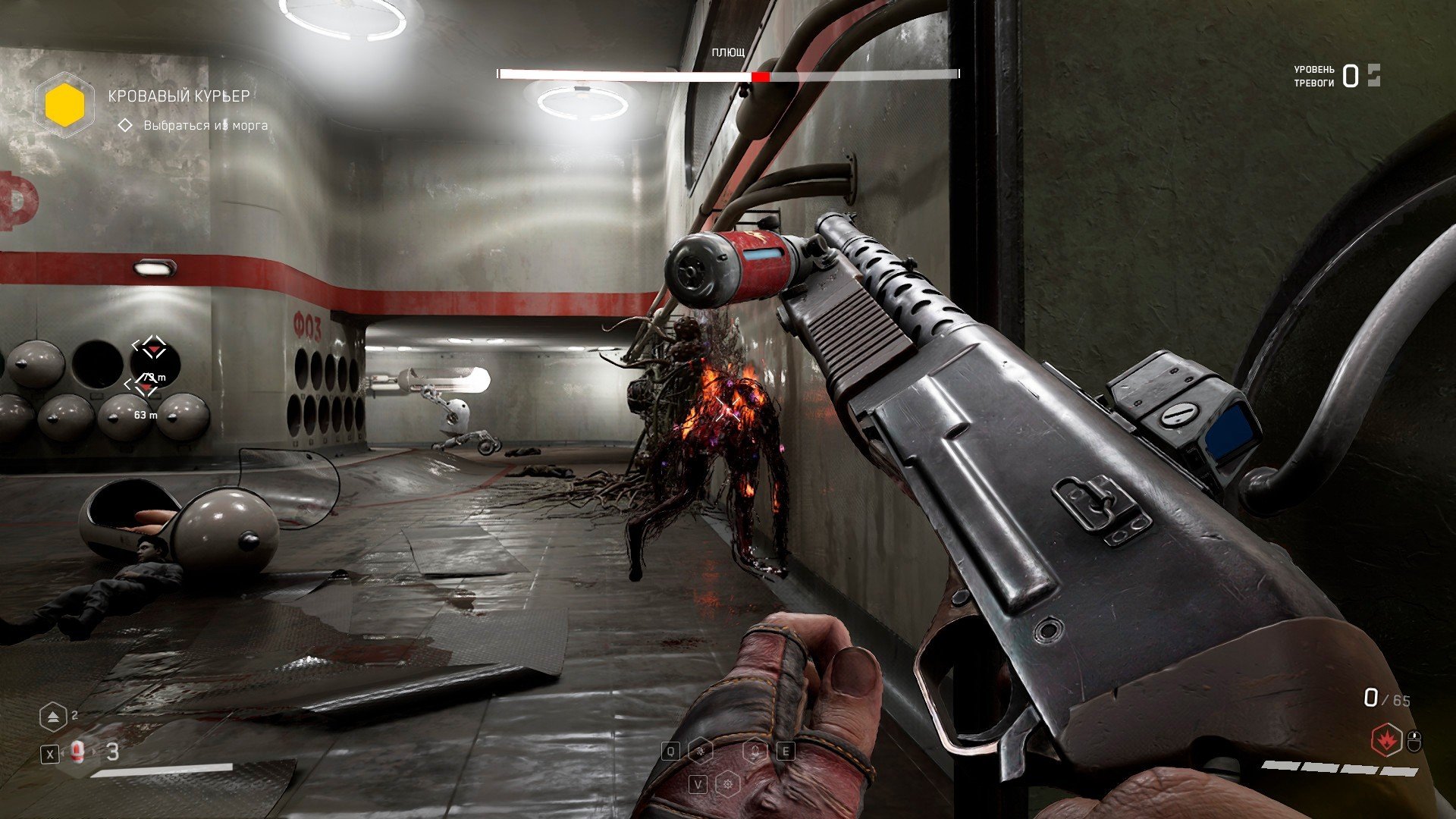This screenshot has height=819, width=1456.
Task: Click the "Выбраться из морга" objective
Action: pos(206,125)
